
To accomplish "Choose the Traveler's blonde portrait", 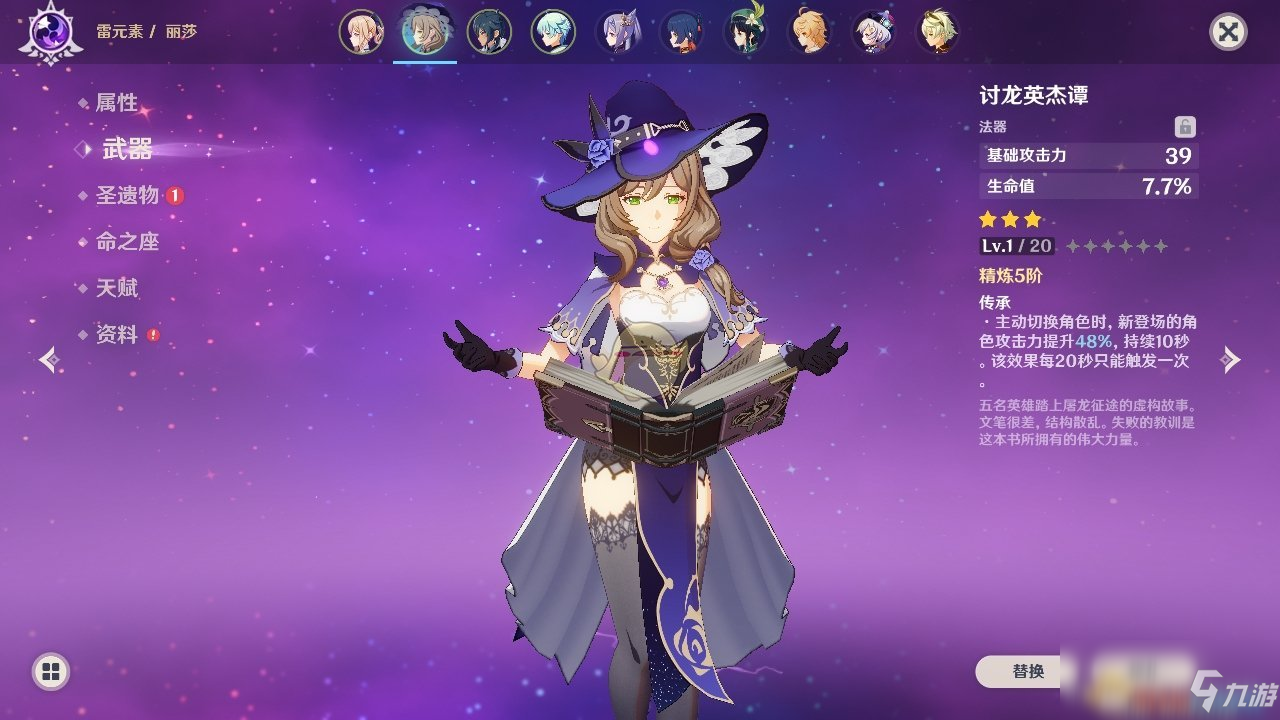I will click(809, 32).
